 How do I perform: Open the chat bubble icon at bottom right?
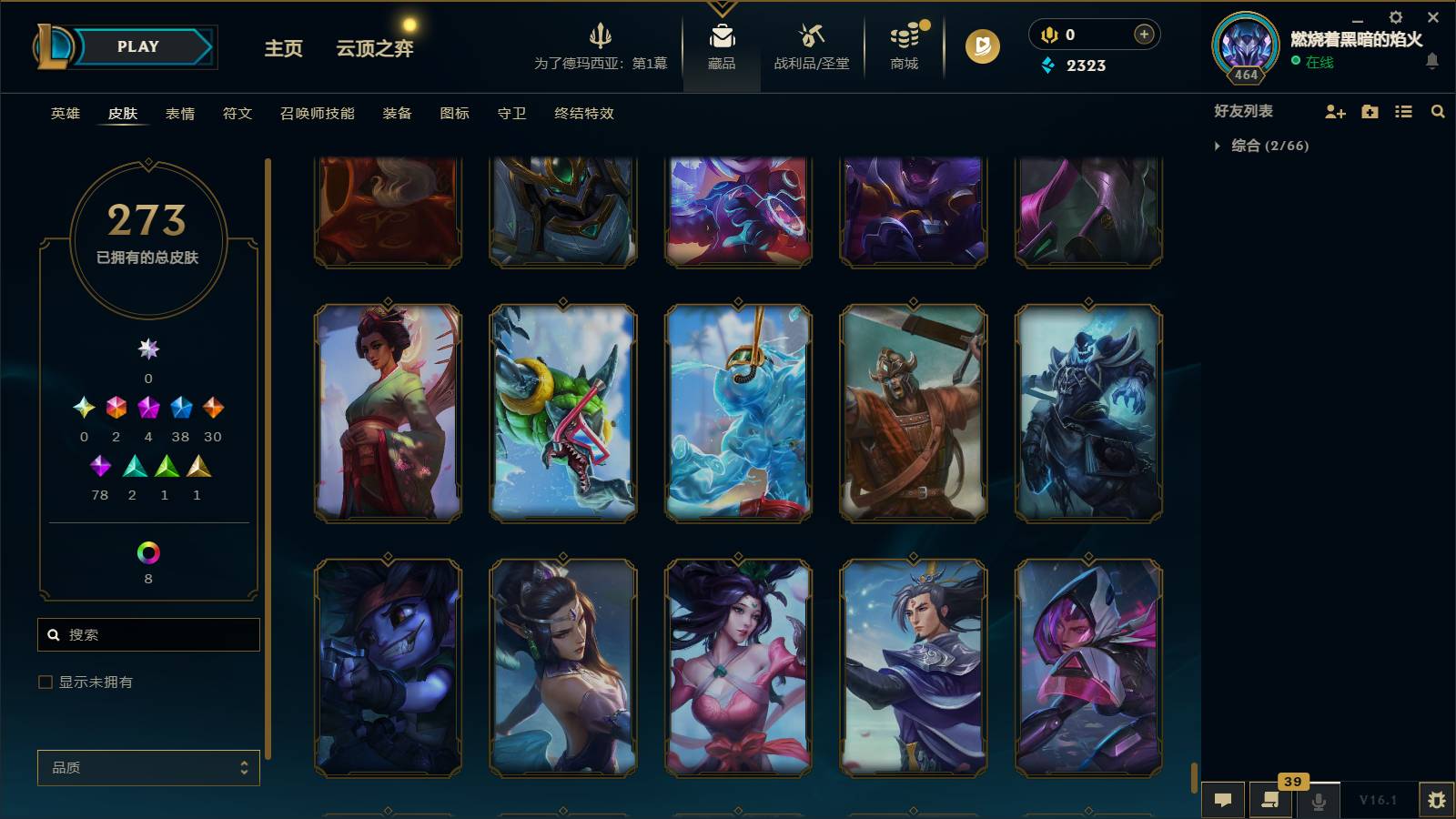[x=1223, y=800]
